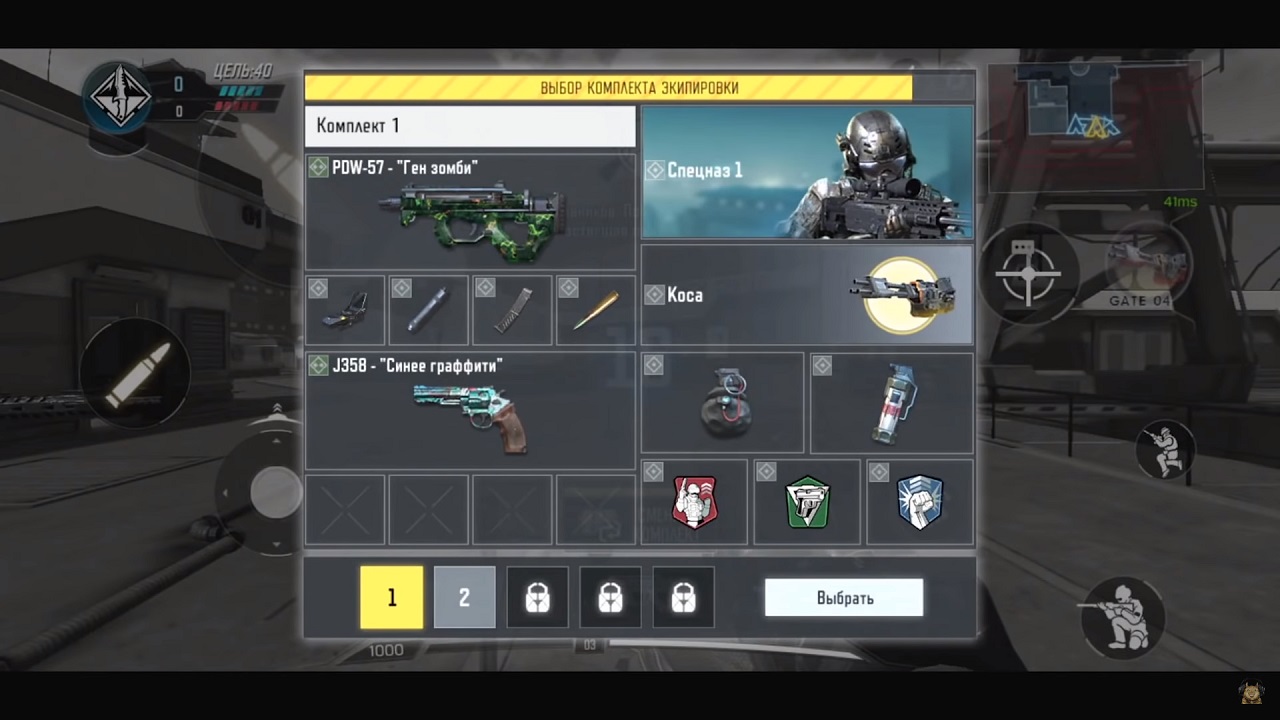
Task: Open the golden bullet ammo attachment
Action: coord(595,311)
